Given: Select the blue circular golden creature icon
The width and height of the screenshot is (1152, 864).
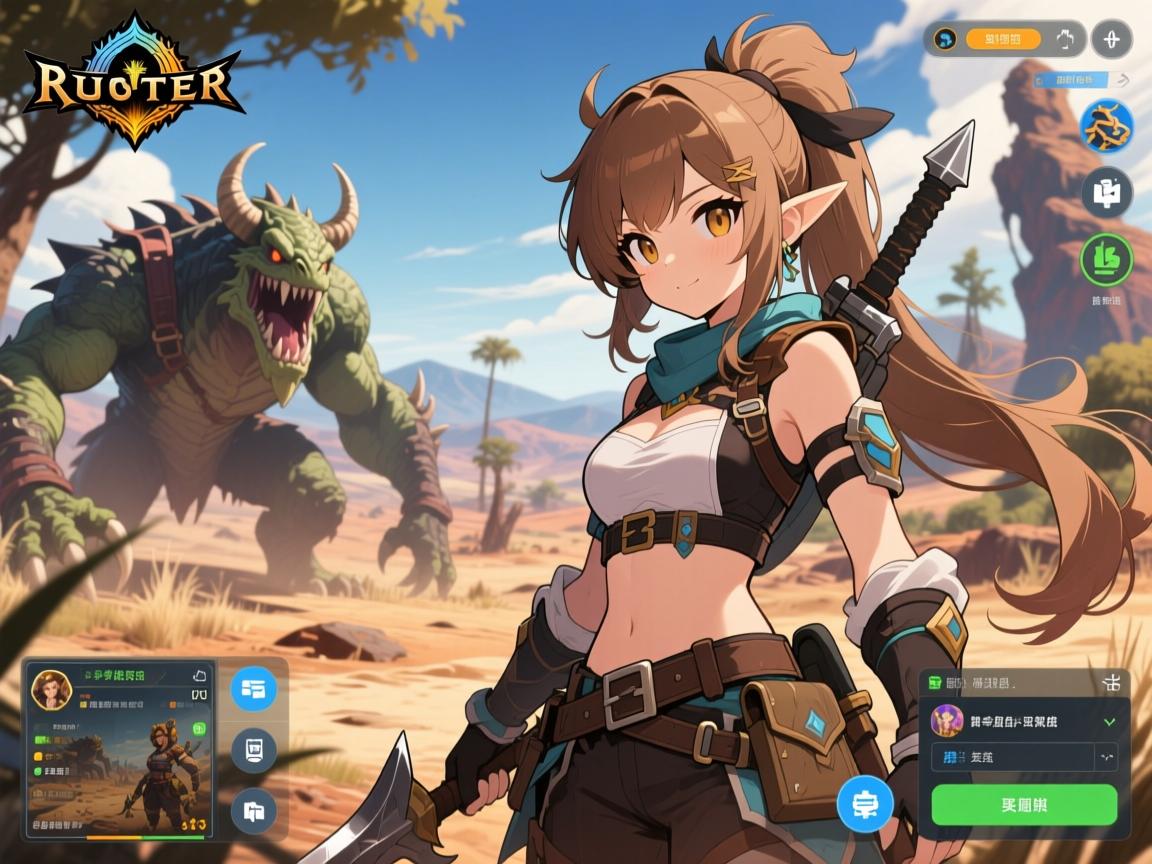Looking at the screenshot, I should (1106, 127).
